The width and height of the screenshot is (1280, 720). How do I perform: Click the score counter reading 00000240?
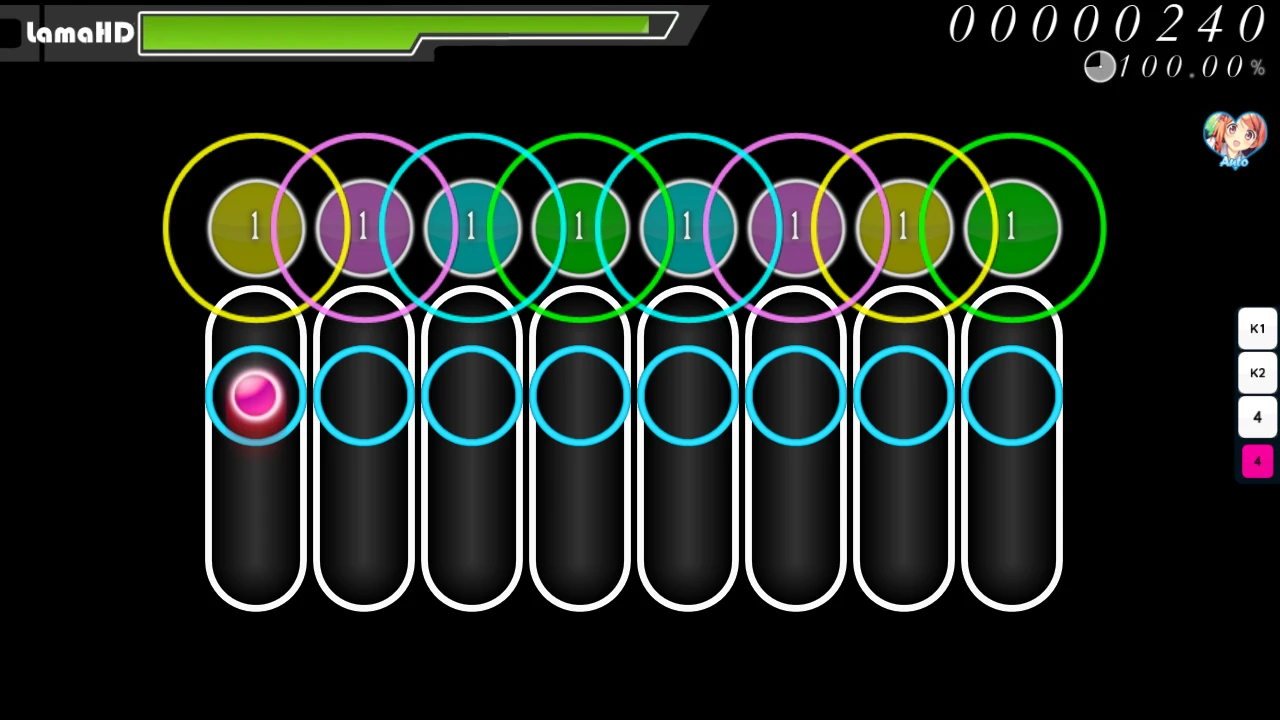1108,25
